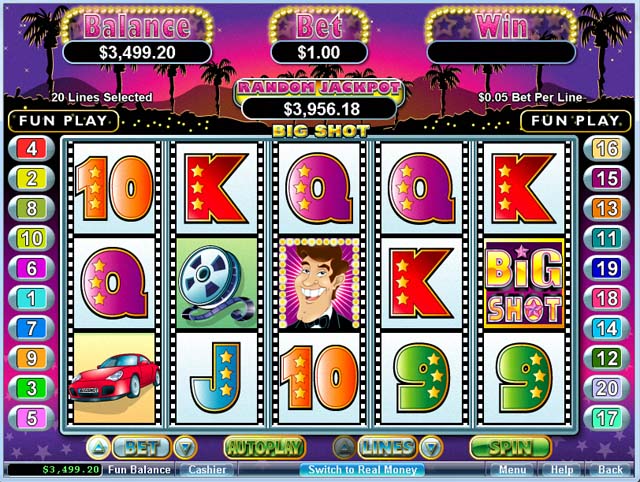Go Back from the game

[x=609, y=469]
